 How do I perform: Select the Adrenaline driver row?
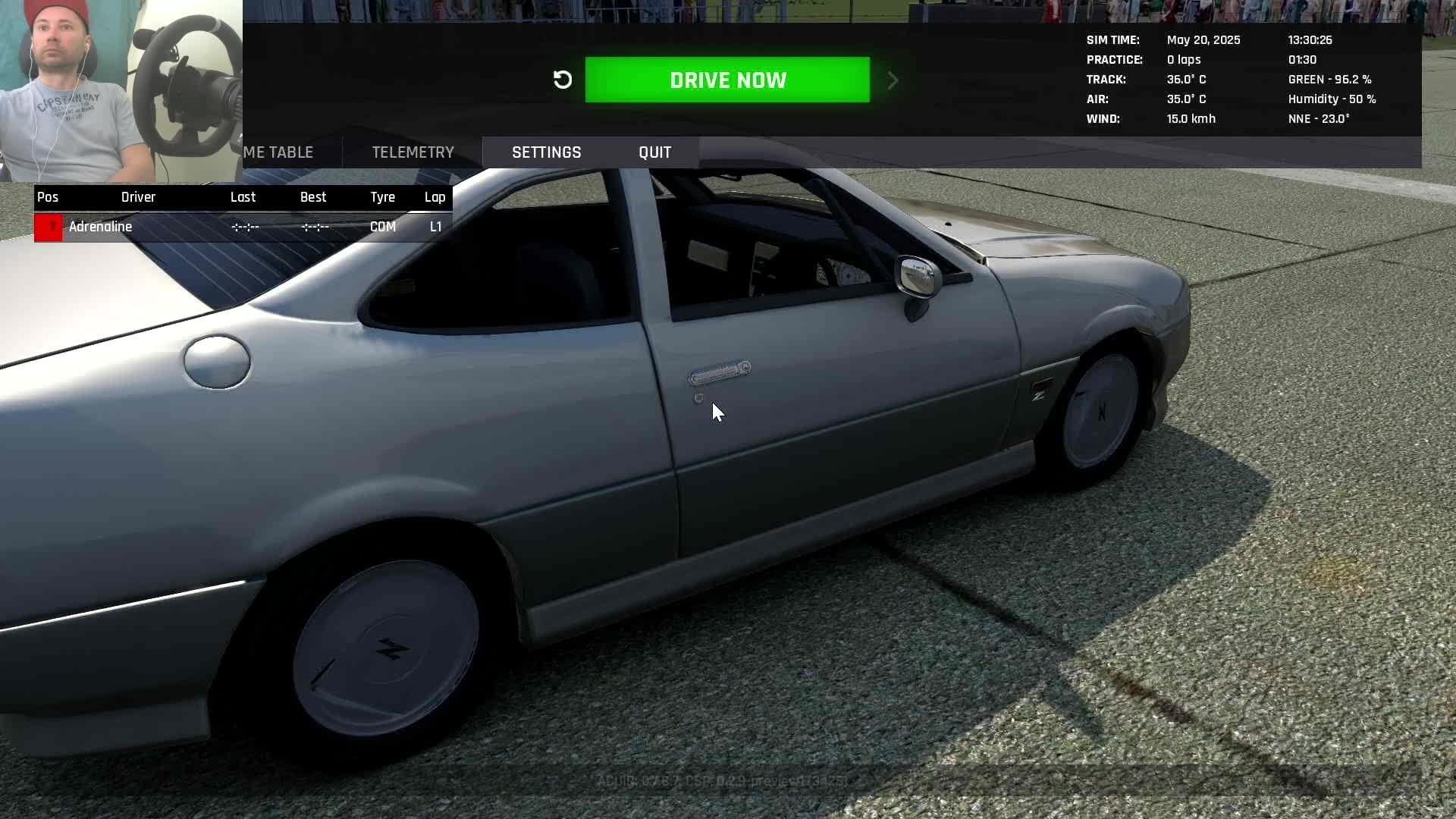tap(243, 227)
